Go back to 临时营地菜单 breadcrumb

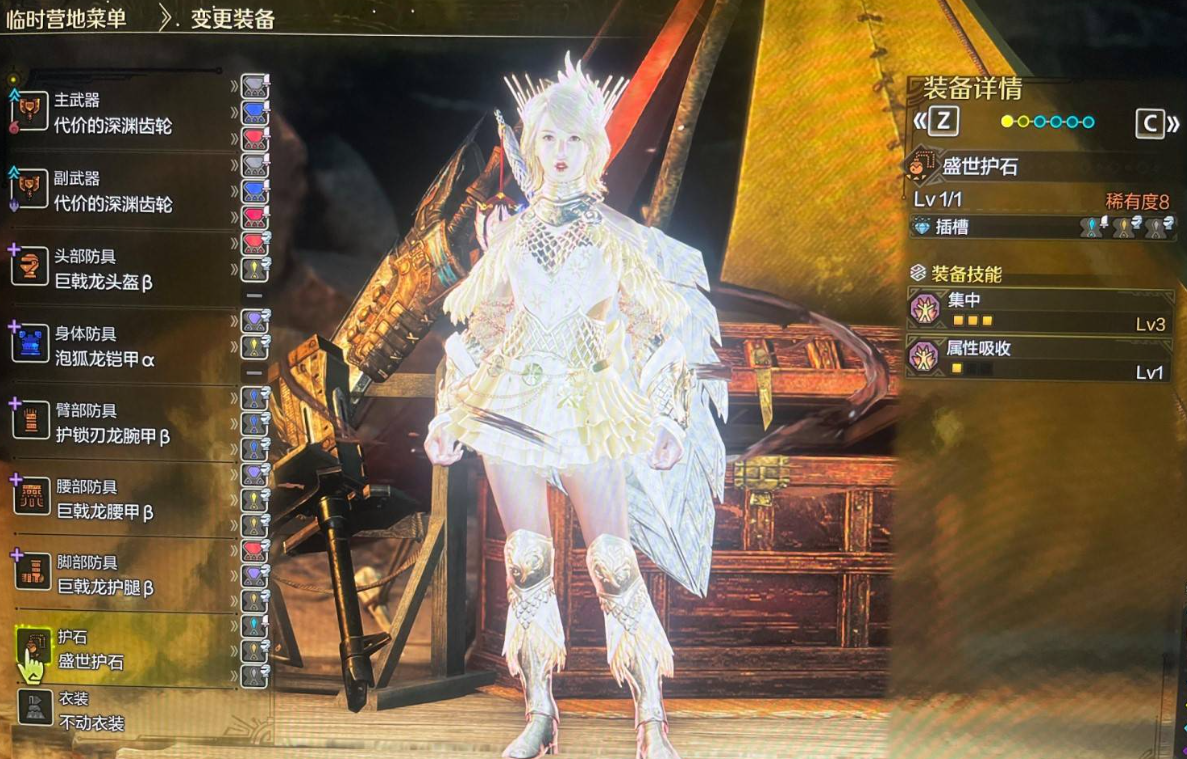pos(66,18)
